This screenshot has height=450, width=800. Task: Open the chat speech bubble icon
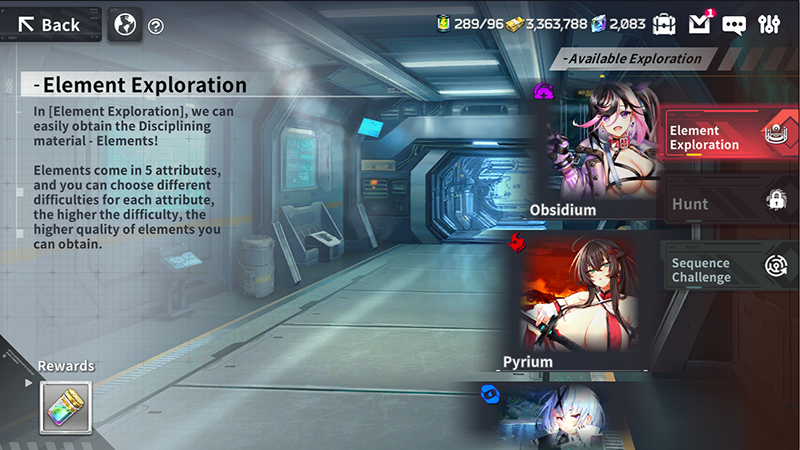[x=734, y=23]
